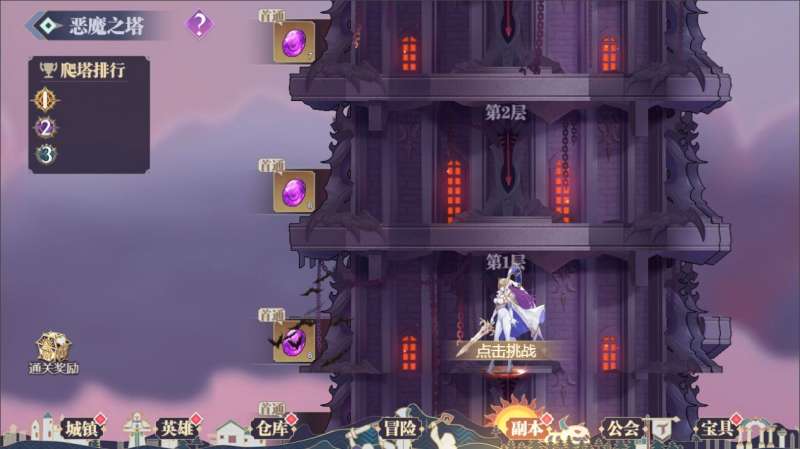The image size is (800, 449).
Task: Go back via the 恶魔之塔 title button
Action: (93, 25)
